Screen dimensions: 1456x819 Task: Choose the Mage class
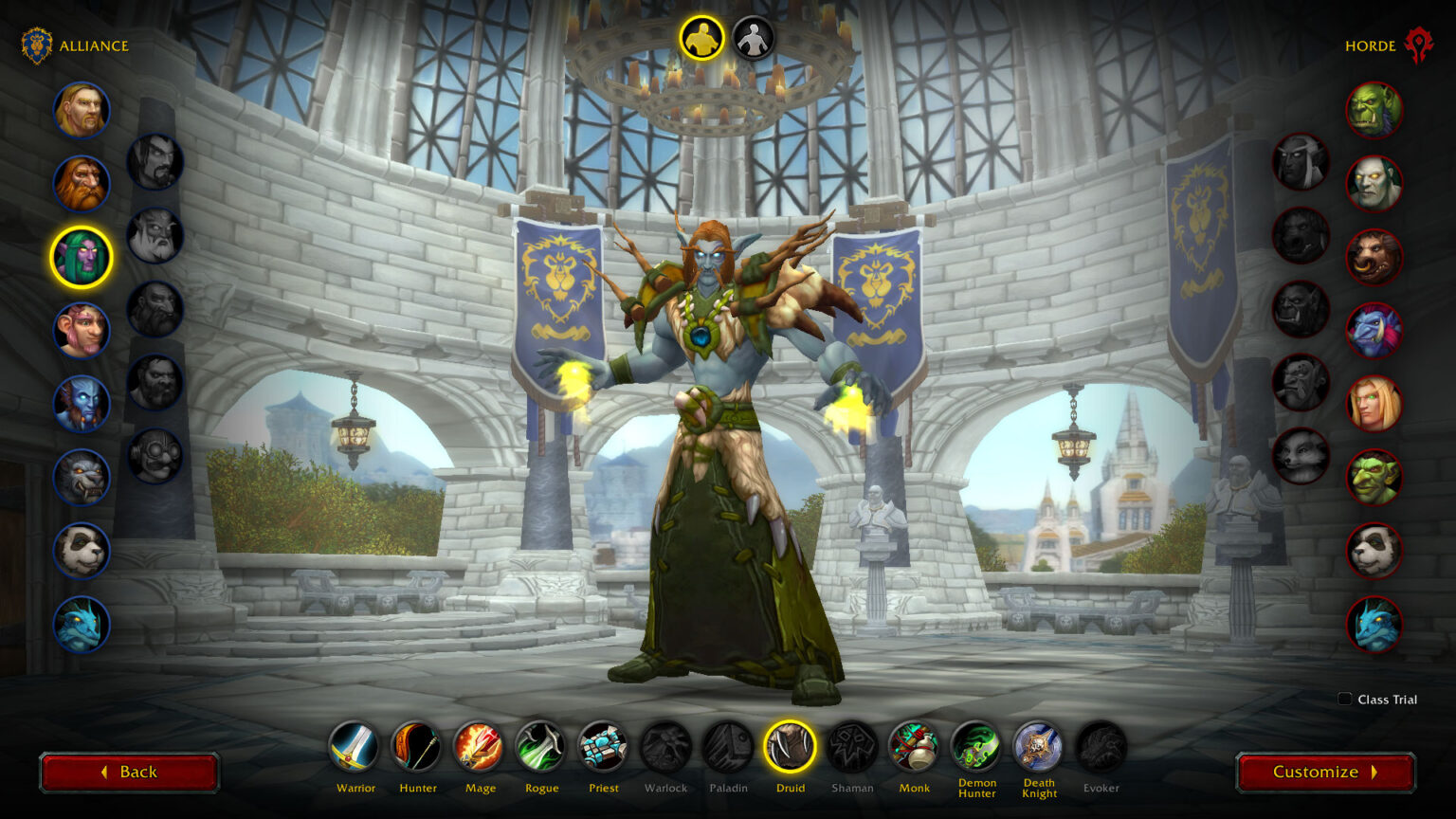pyautogui.click(x=480, y=748)
